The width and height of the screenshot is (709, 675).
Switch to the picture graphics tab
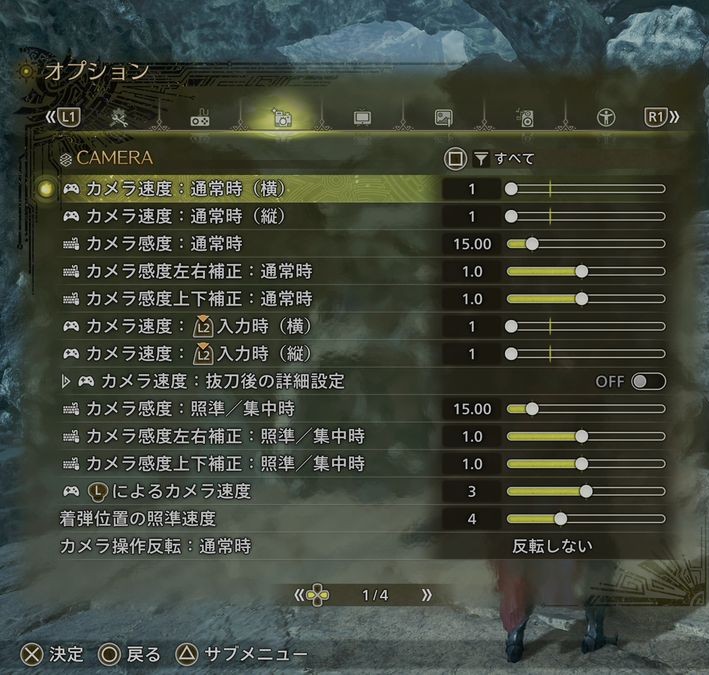click(443, 118)
